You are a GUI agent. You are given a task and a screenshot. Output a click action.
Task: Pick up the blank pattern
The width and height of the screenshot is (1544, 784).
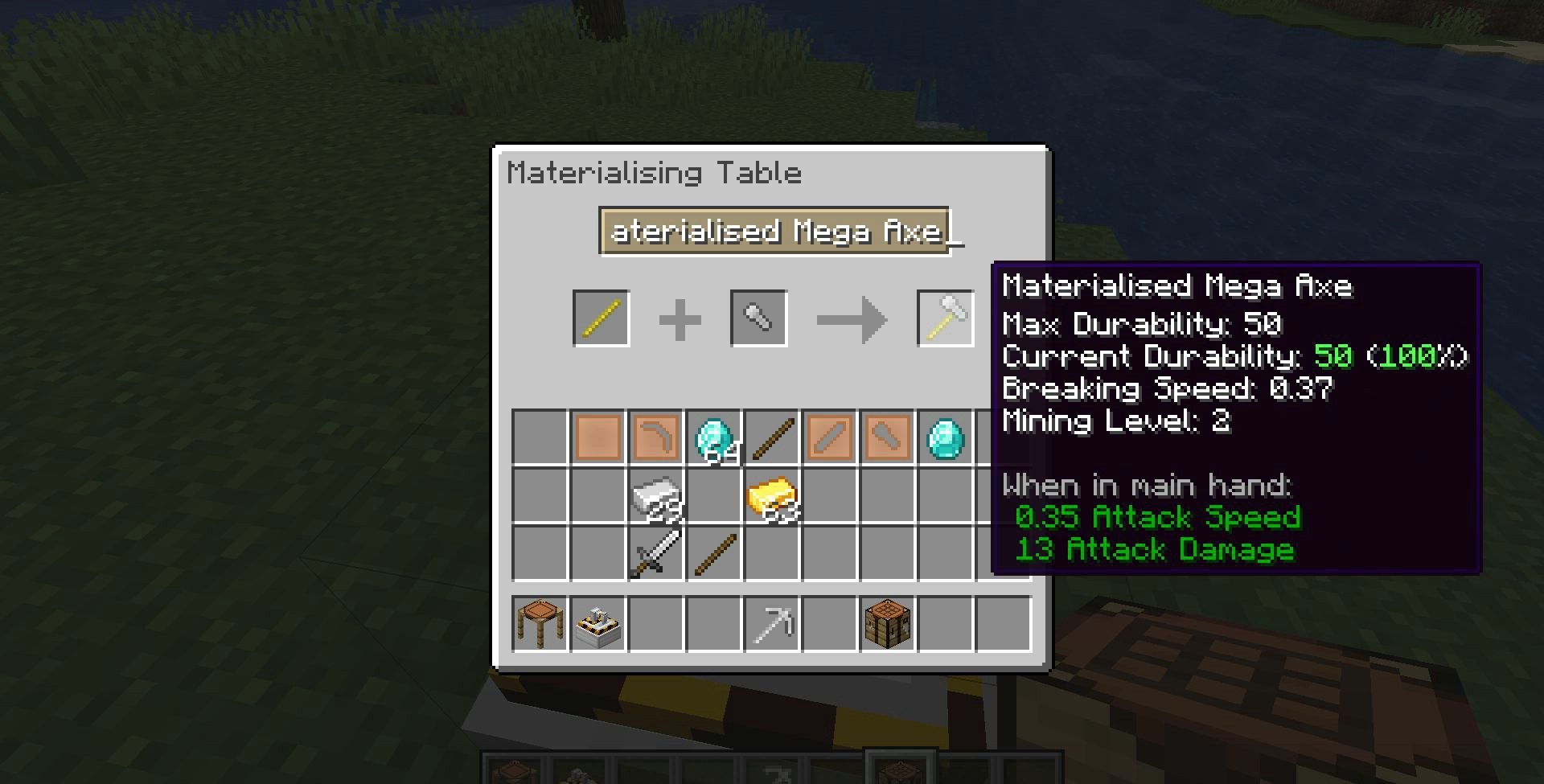[598, 438]
